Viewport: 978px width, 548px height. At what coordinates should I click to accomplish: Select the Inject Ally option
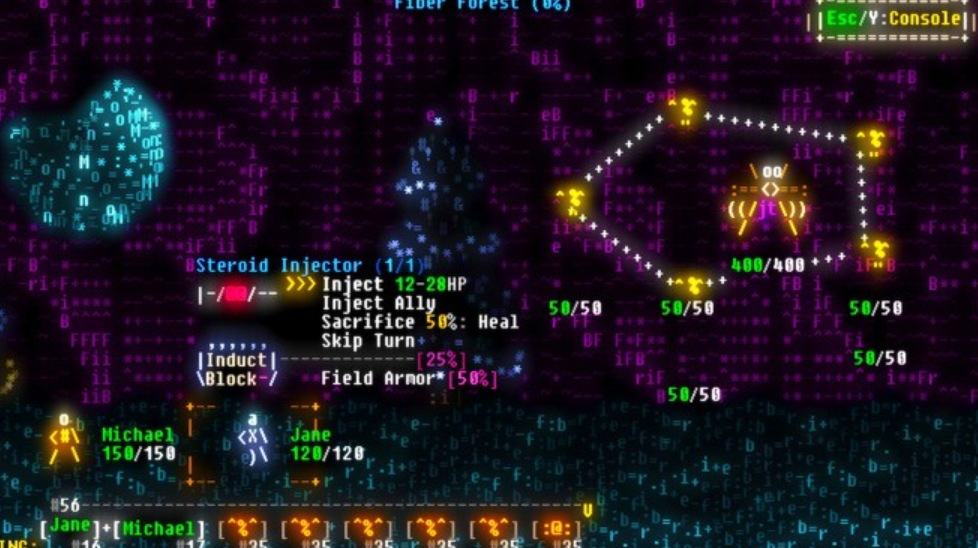click(x=378, y=304)
